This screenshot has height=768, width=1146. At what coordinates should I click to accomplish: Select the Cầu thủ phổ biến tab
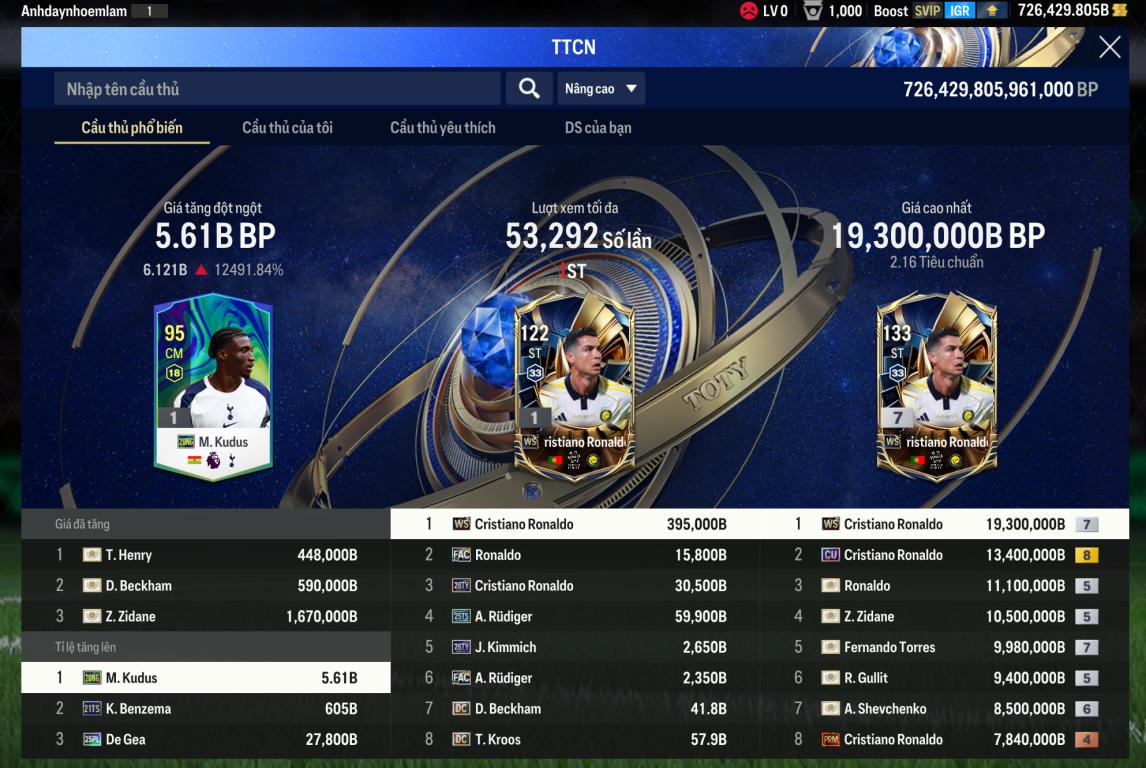[x=132, y=128]
